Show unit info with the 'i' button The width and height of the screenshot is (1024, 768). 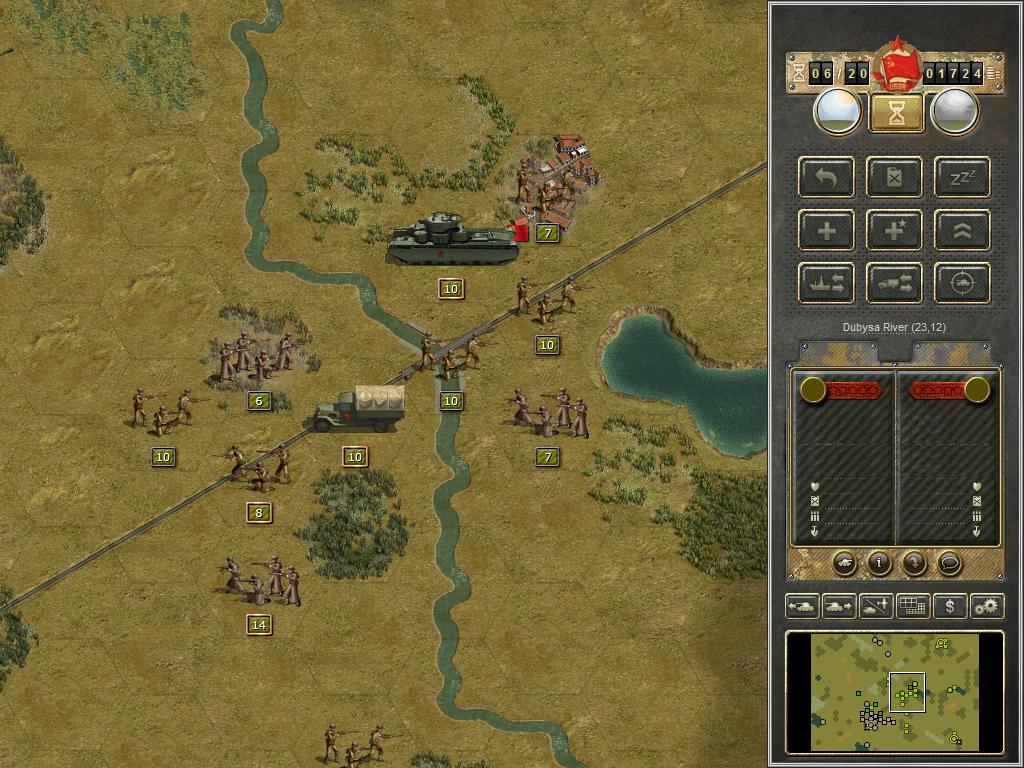click(x=879, y=564)
